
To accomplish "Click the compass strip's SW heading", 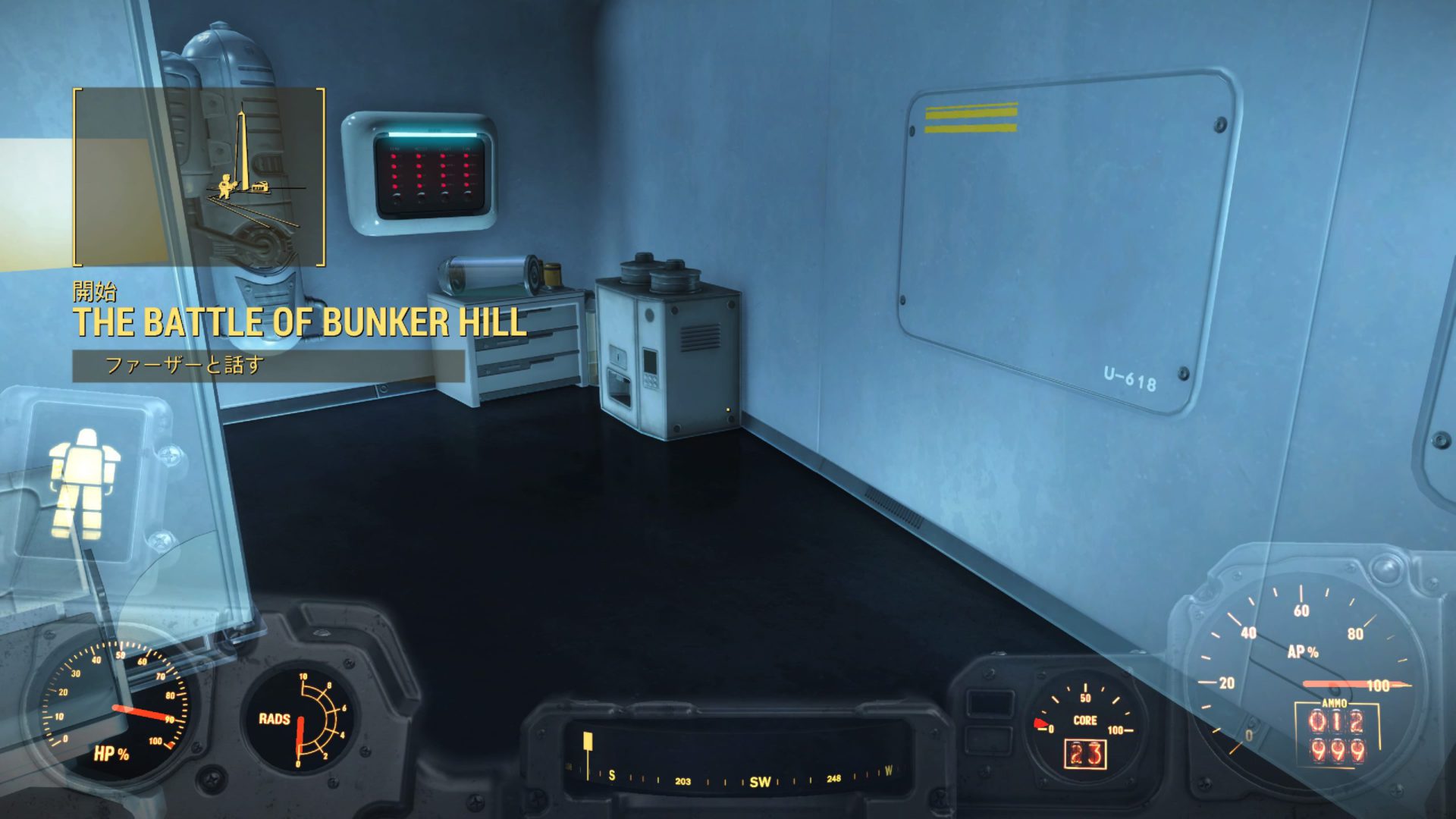I will 759,782.
